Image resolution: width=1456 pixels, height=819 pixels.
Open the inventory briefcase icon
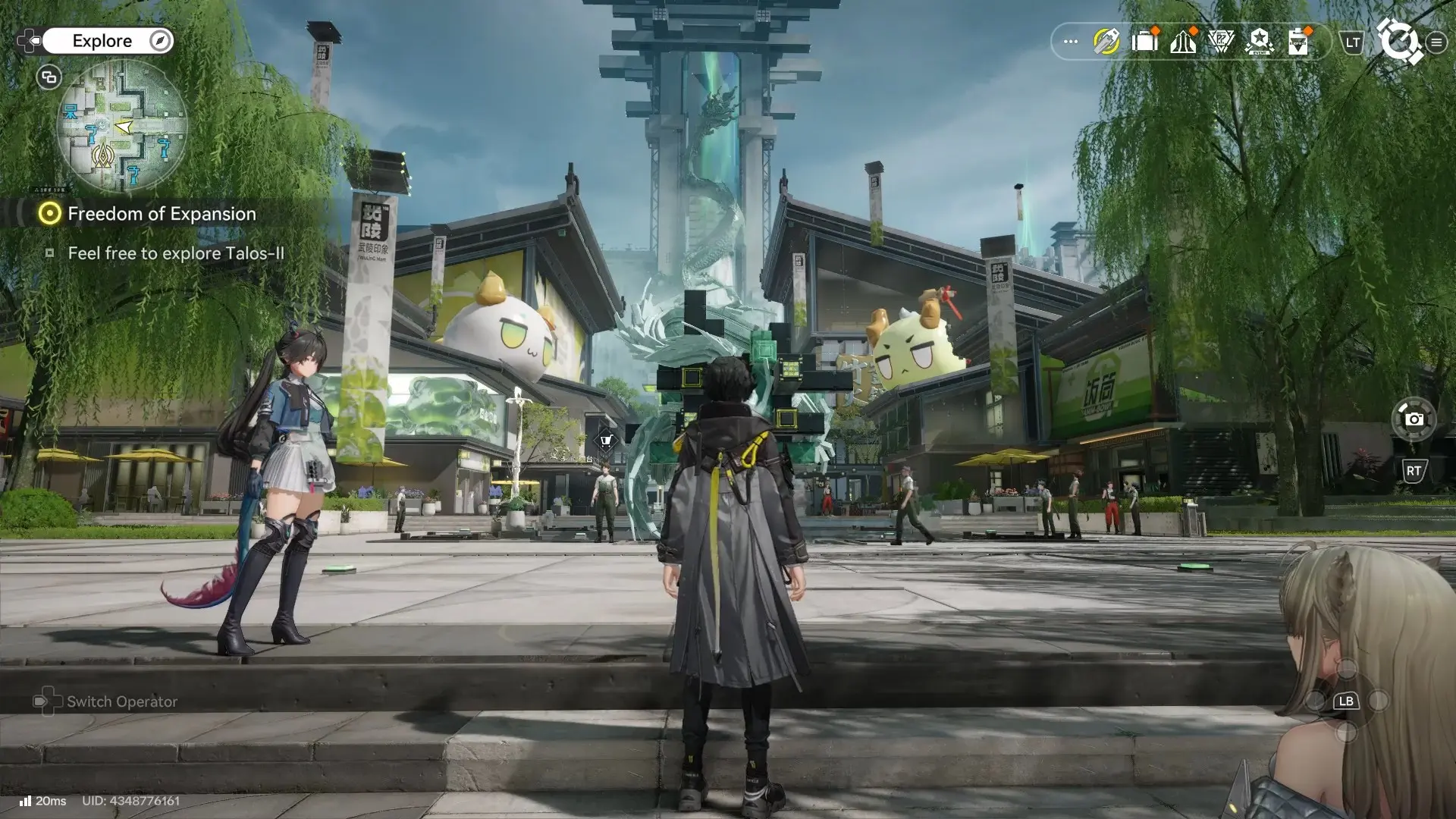[1145, 42]
